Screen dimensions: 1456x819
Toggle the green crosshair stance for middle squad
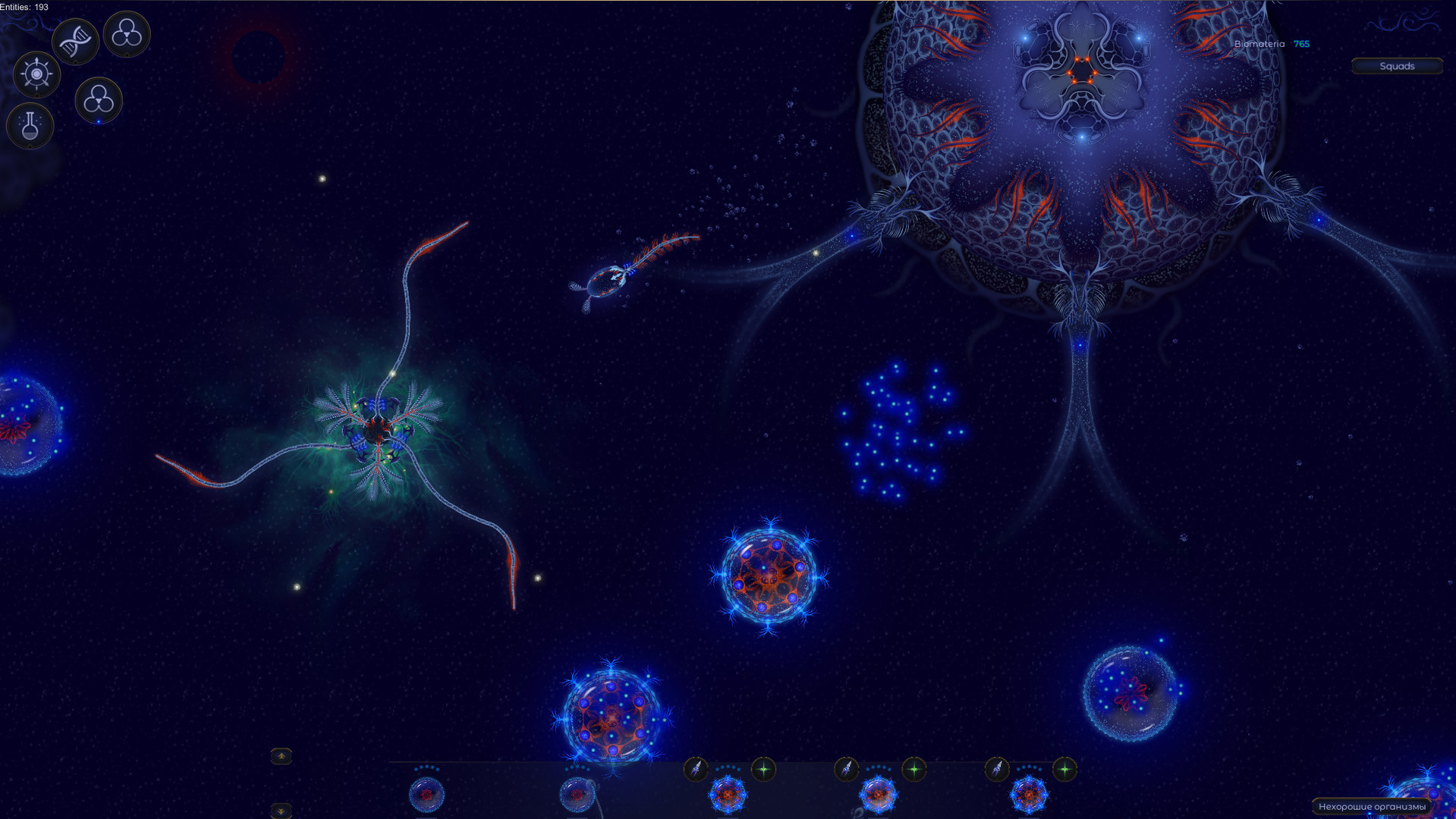913,767
